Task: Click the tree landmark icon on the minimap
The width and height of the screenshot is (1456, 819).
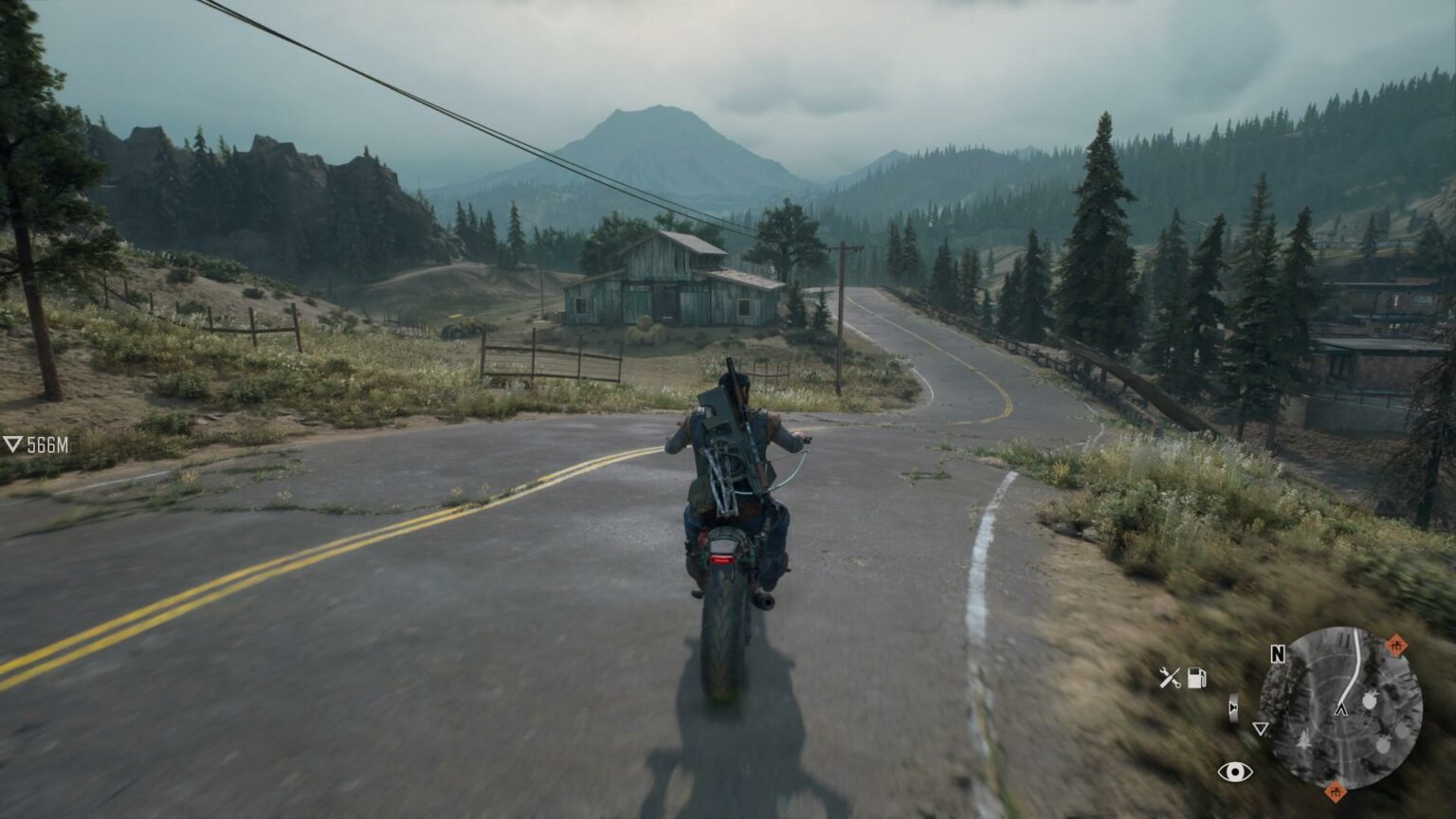Action: (x=1304, y=740)
